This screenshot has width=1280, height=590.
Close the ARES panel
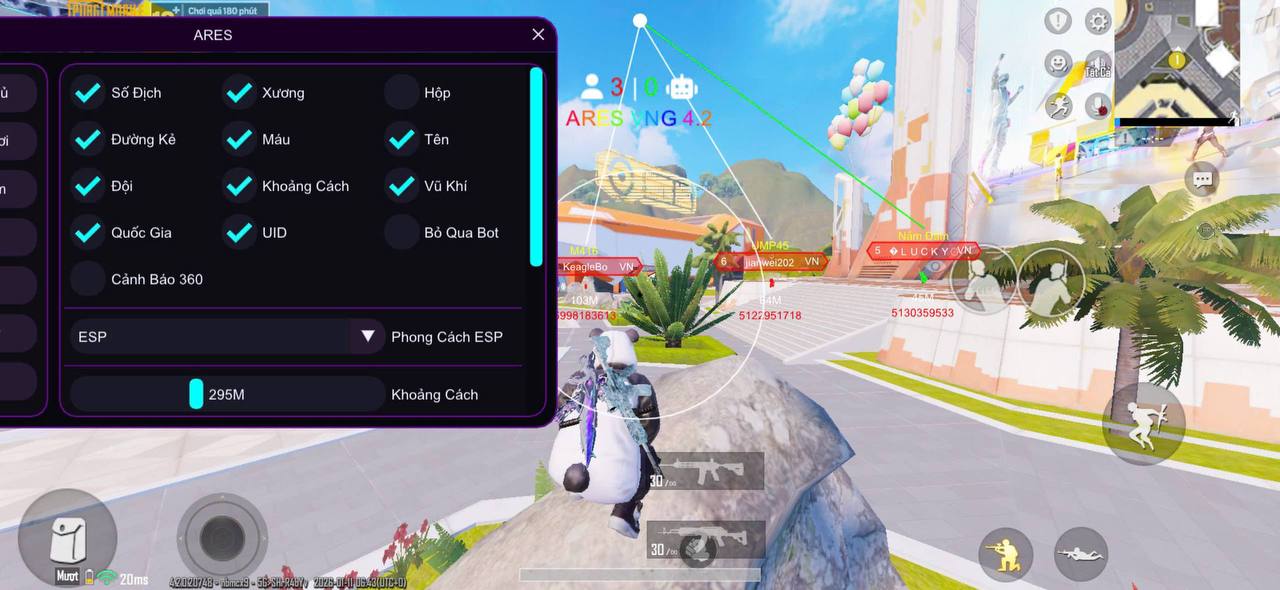pyautogui.click(x=538, y=35)
